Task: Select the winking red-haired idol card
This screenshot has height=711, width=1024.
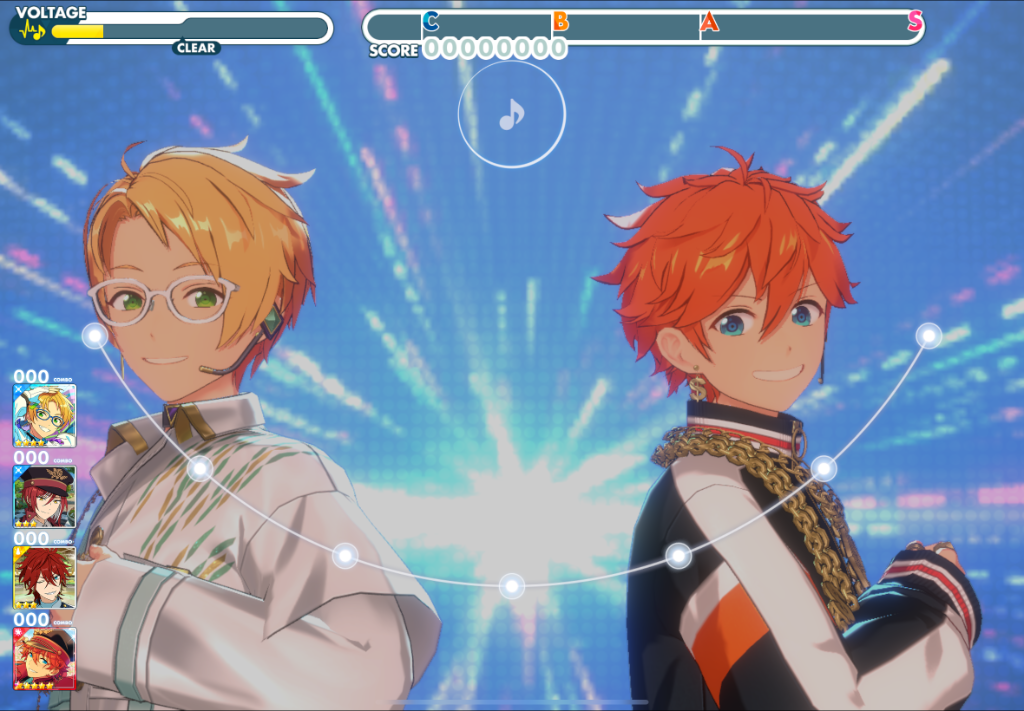Action: [44, 577]
